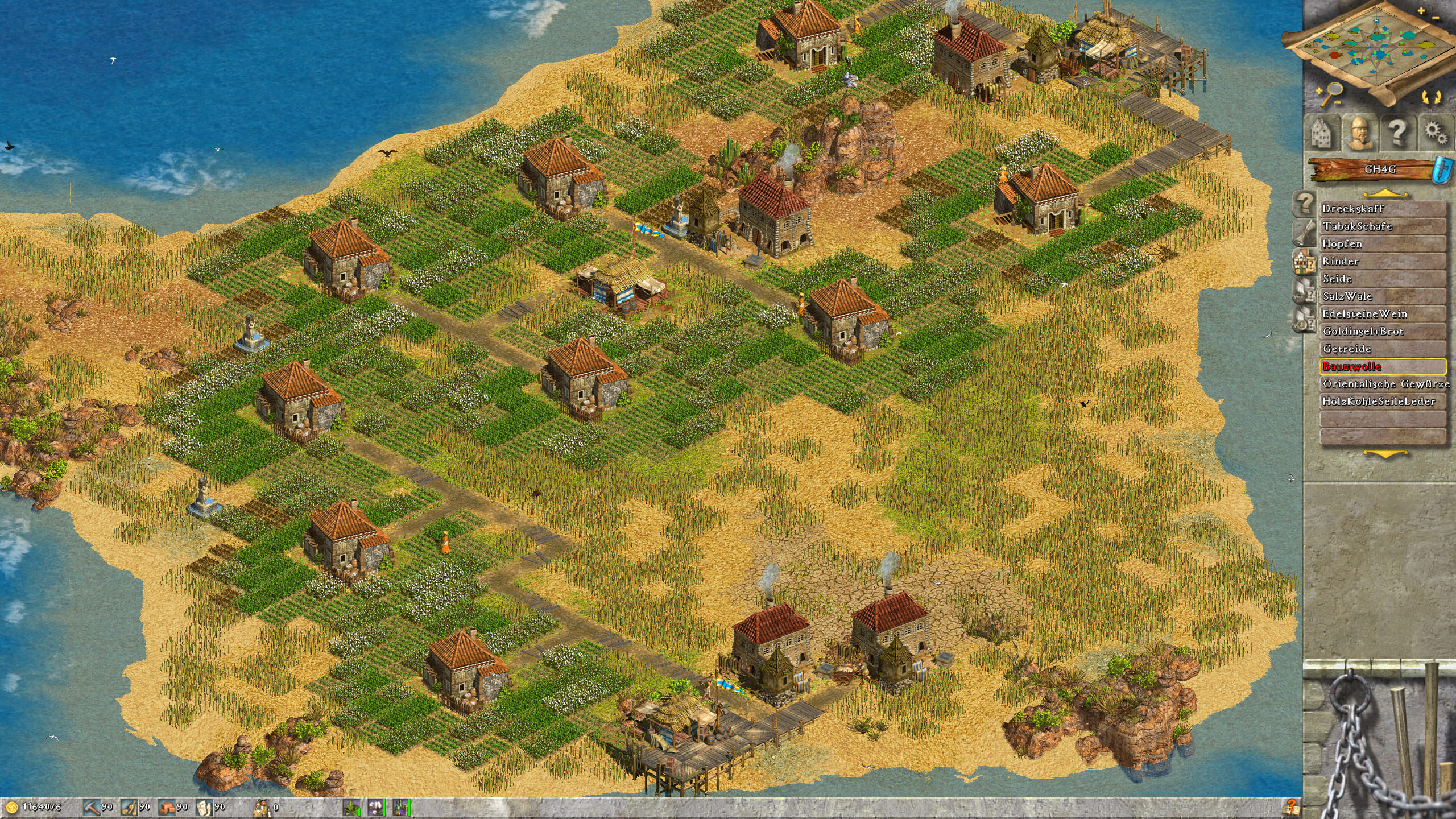This screenshot has height=819, width=1456.
Task: Click the blue shield beside GH4G
Action: (1447, 169)
